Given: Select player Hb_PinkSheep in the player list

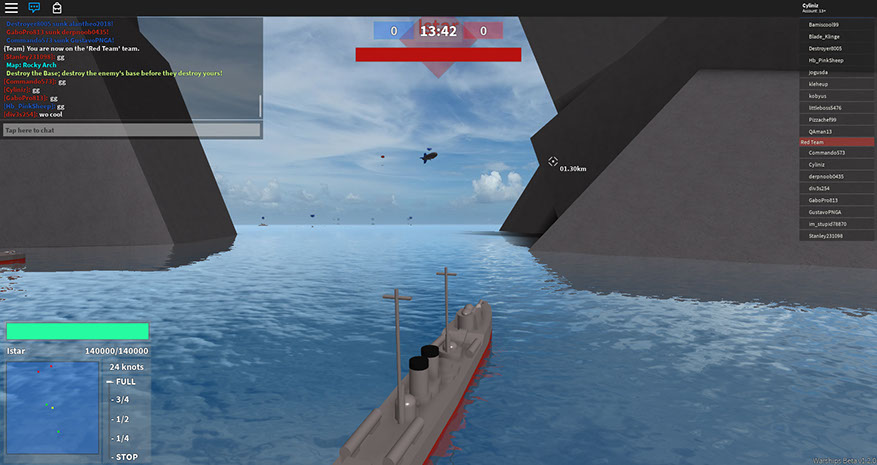Looking at the screenshot, I should pyautogui.click(x=836, y=60).
